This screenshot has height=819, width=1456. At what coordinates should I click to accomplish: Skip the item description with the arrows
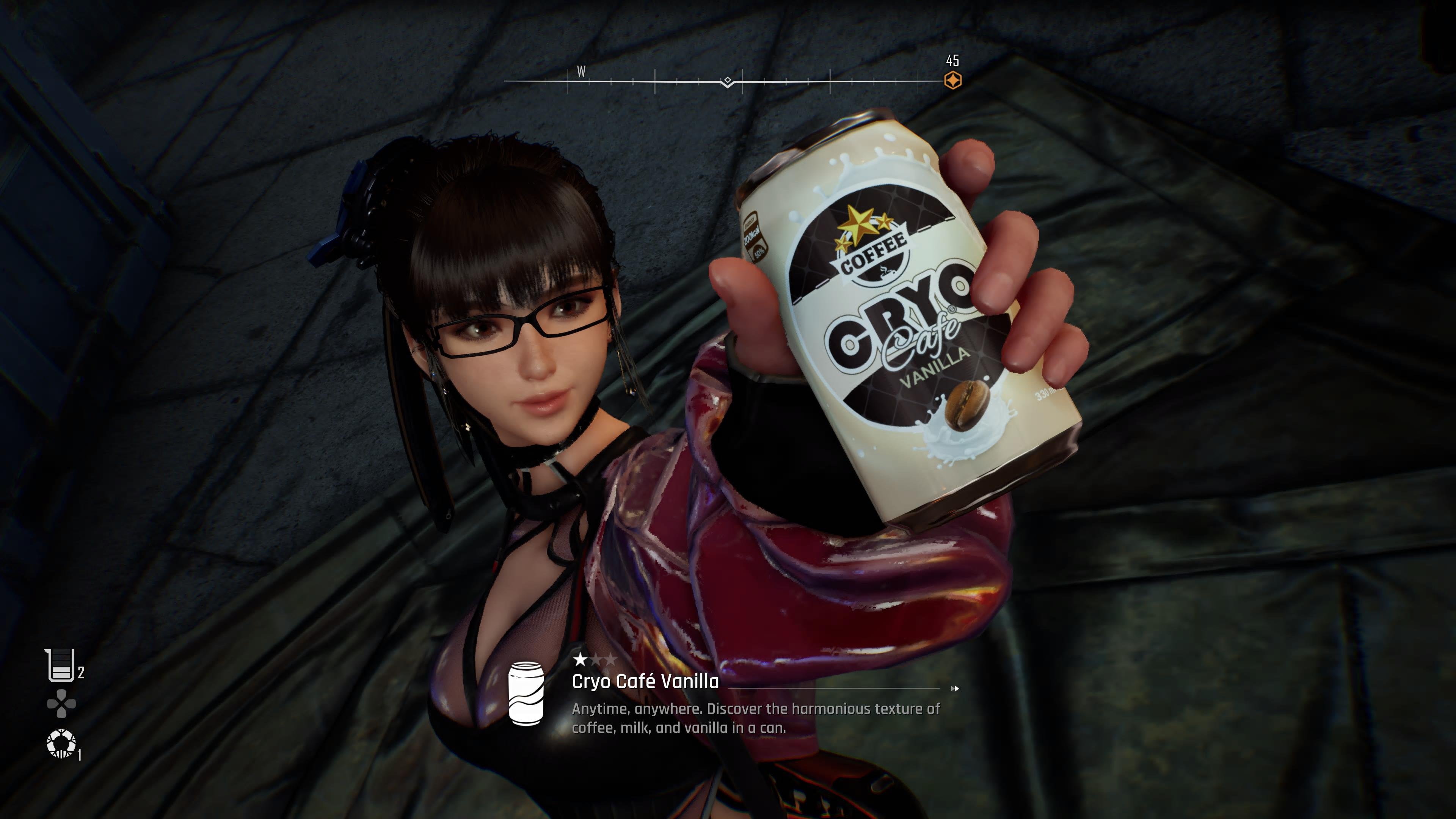pos(955,689)
